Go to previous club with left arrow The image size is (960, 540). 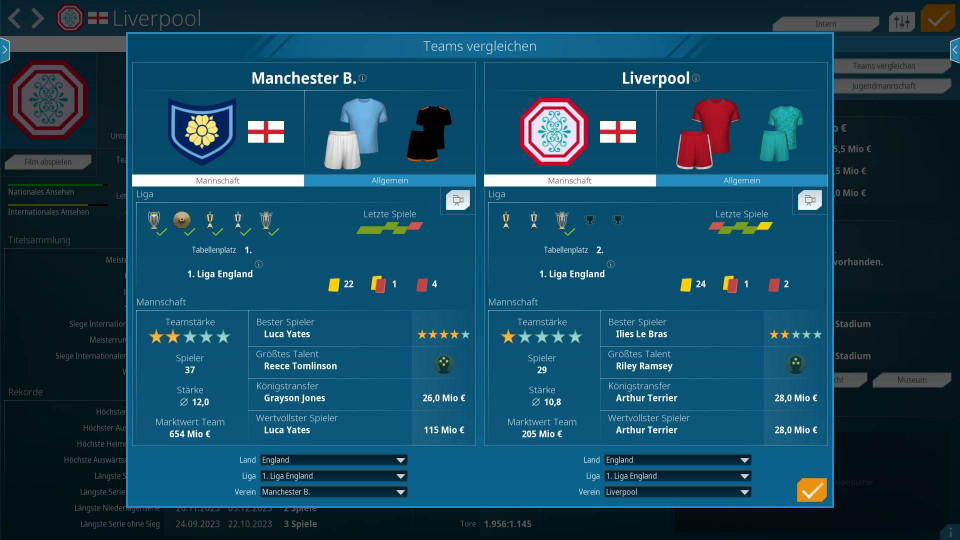coord(15,18)
